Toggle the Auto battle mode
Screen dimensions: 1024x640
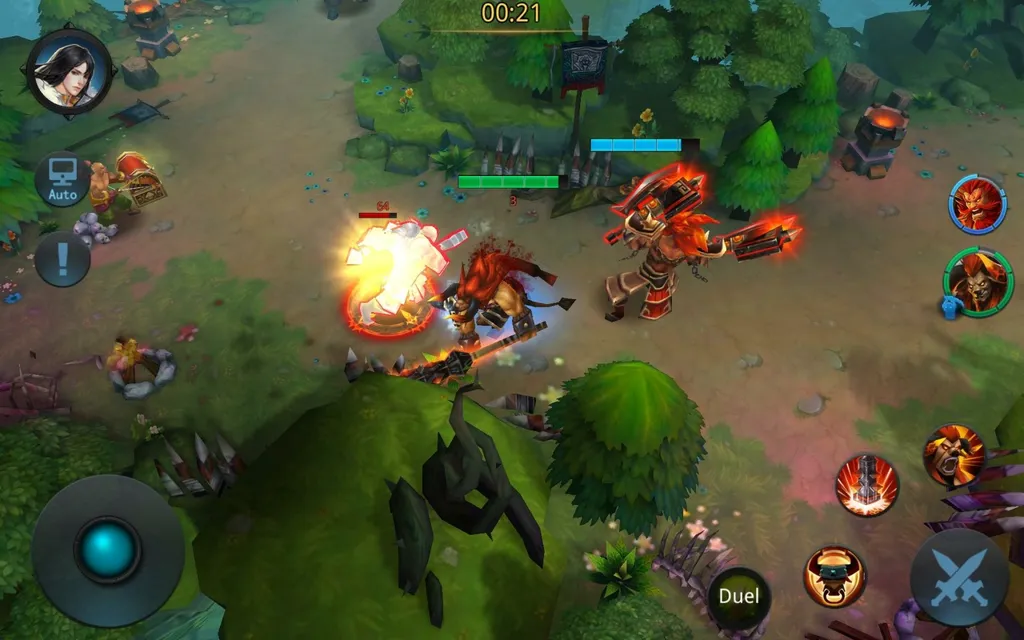(x=62, y=180)
